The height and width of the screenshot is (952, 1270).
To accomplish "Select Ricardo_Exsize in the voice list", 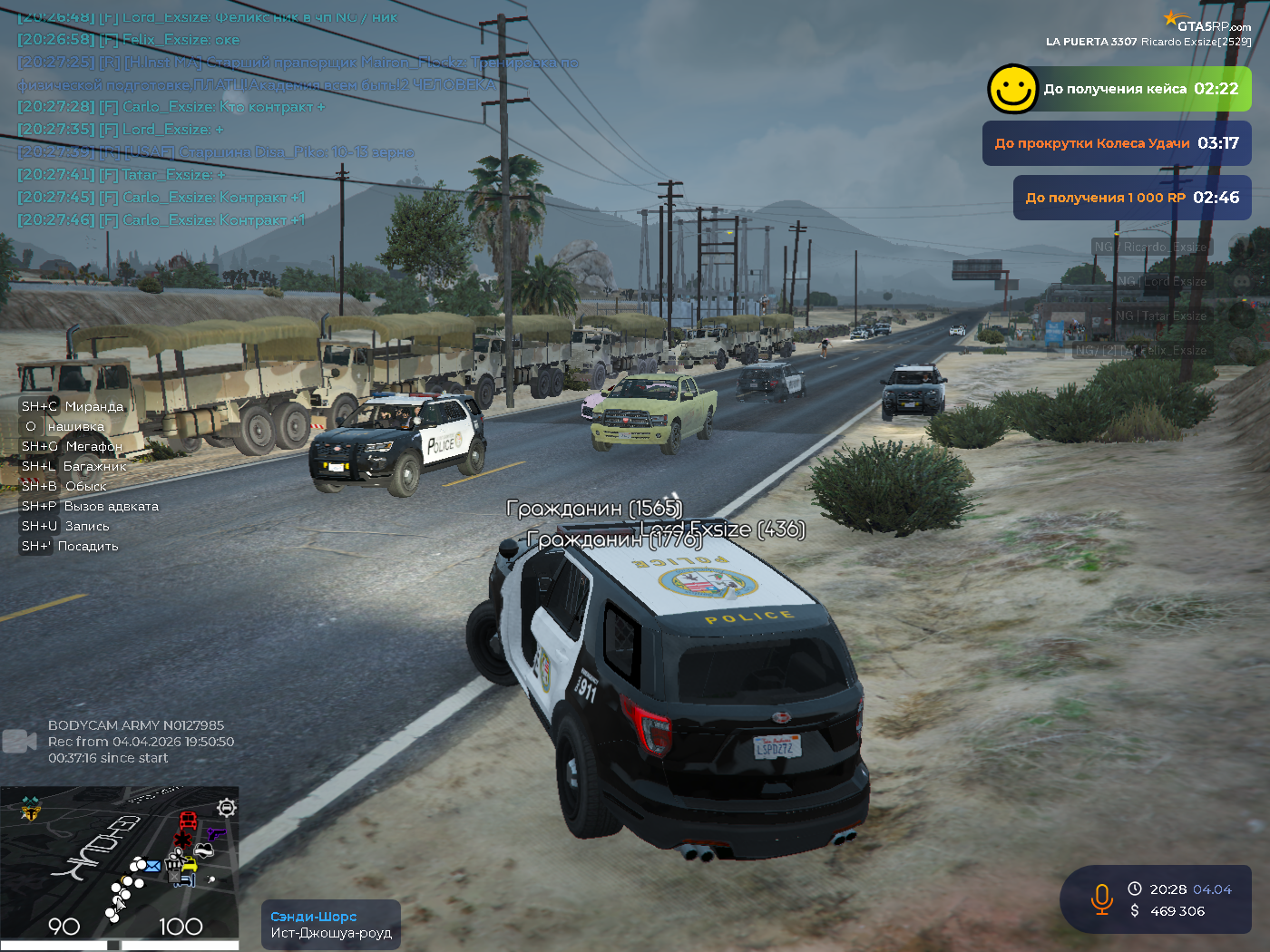I will tap(1150, 247).
